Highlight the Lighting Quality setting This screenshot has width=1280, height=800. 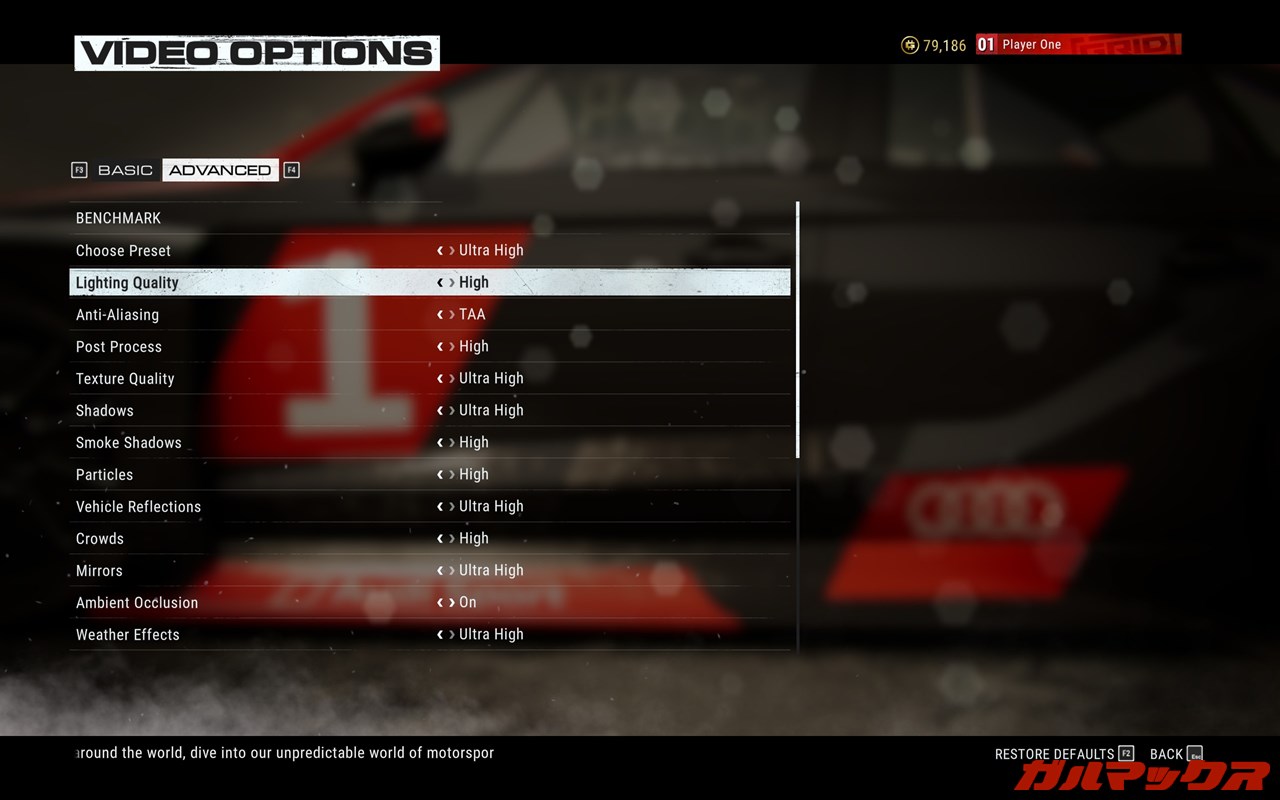(127, 282)
